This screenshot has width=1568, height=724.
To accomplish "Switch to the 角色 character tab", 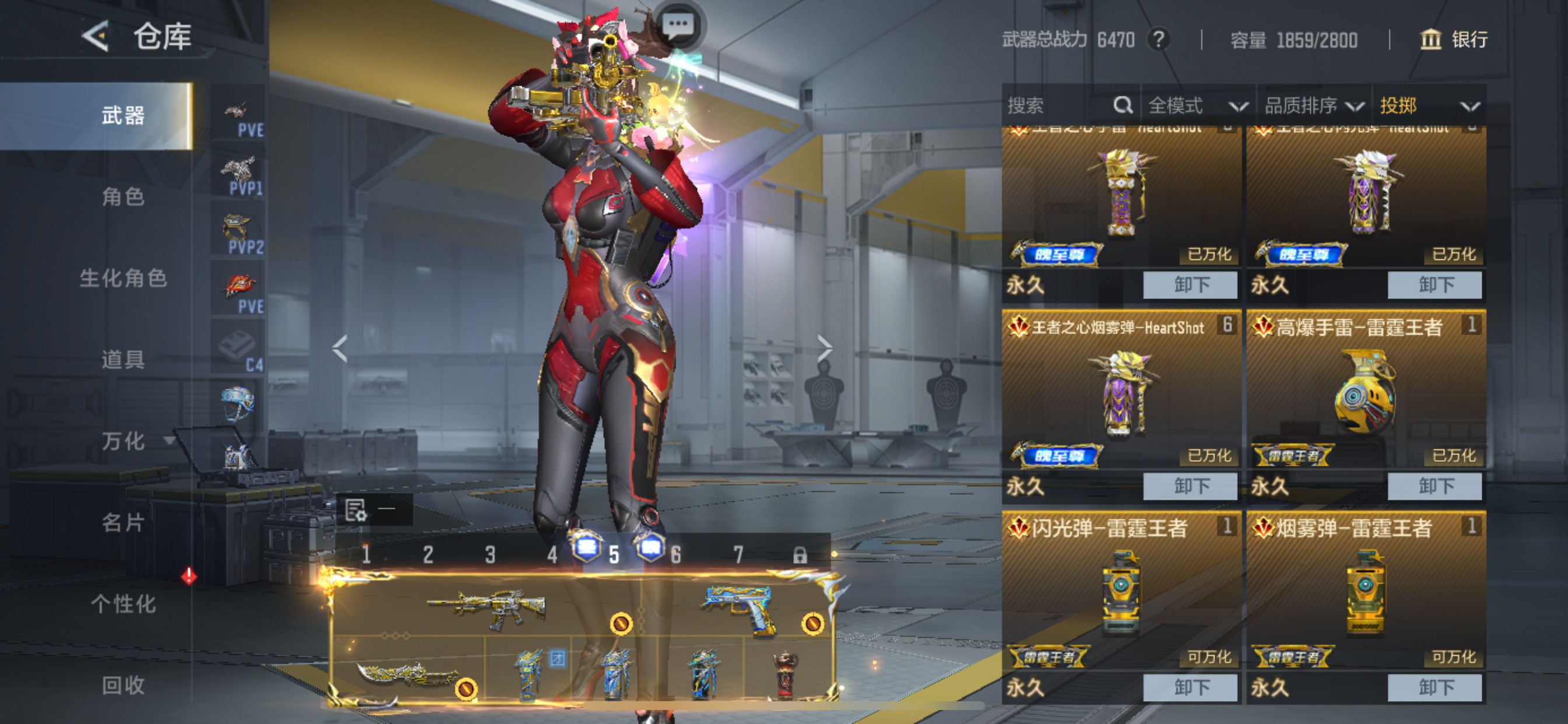I will pyautogui.click(x=123, y=196).
